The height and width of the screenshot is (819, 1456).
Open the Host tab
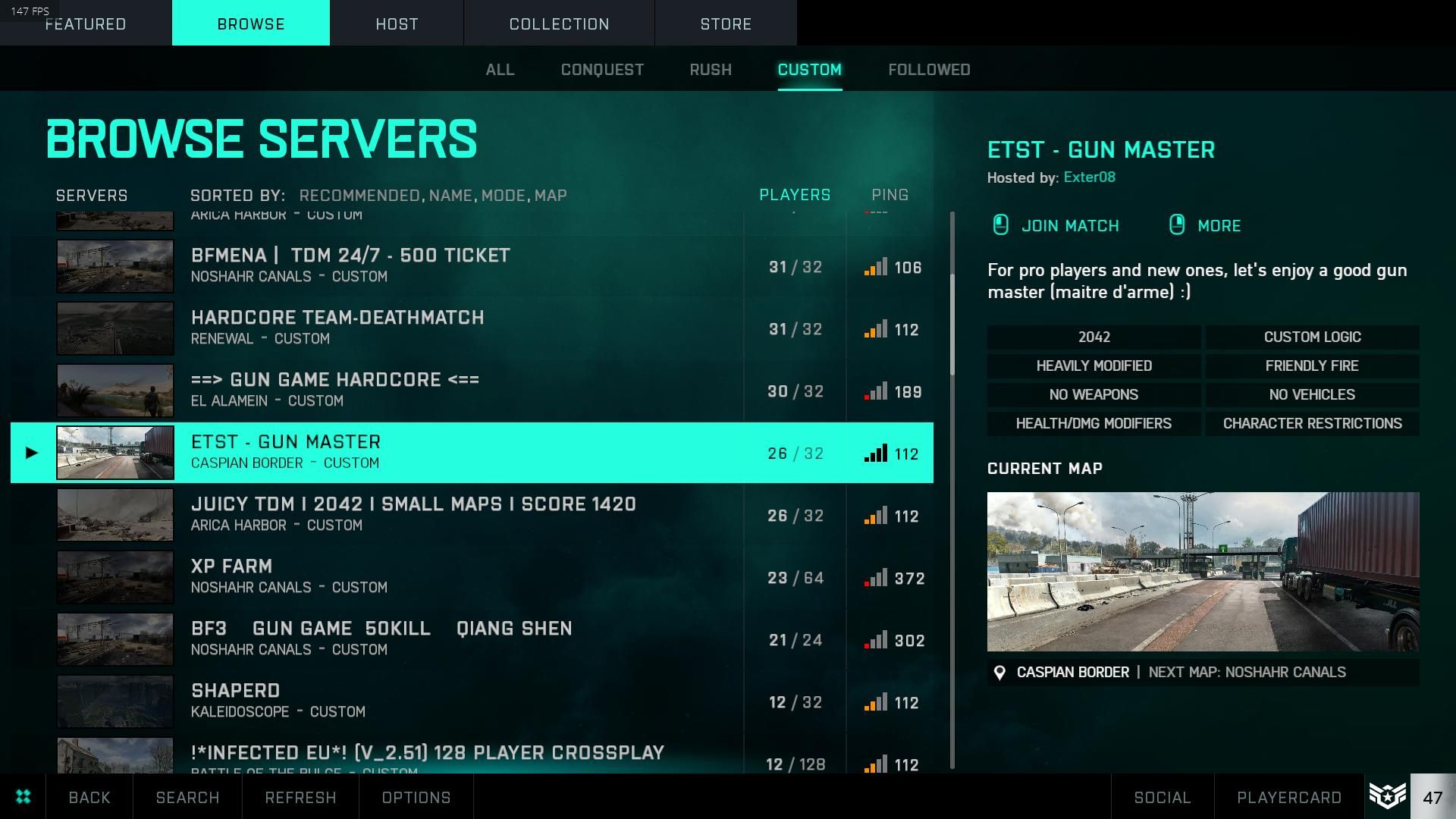[397, 24]
